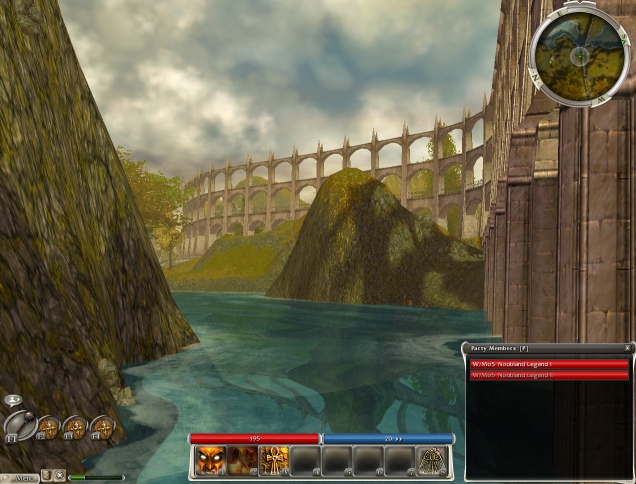636x484 pixels.
Task: Use the dark red second skill
Action: 241,460
